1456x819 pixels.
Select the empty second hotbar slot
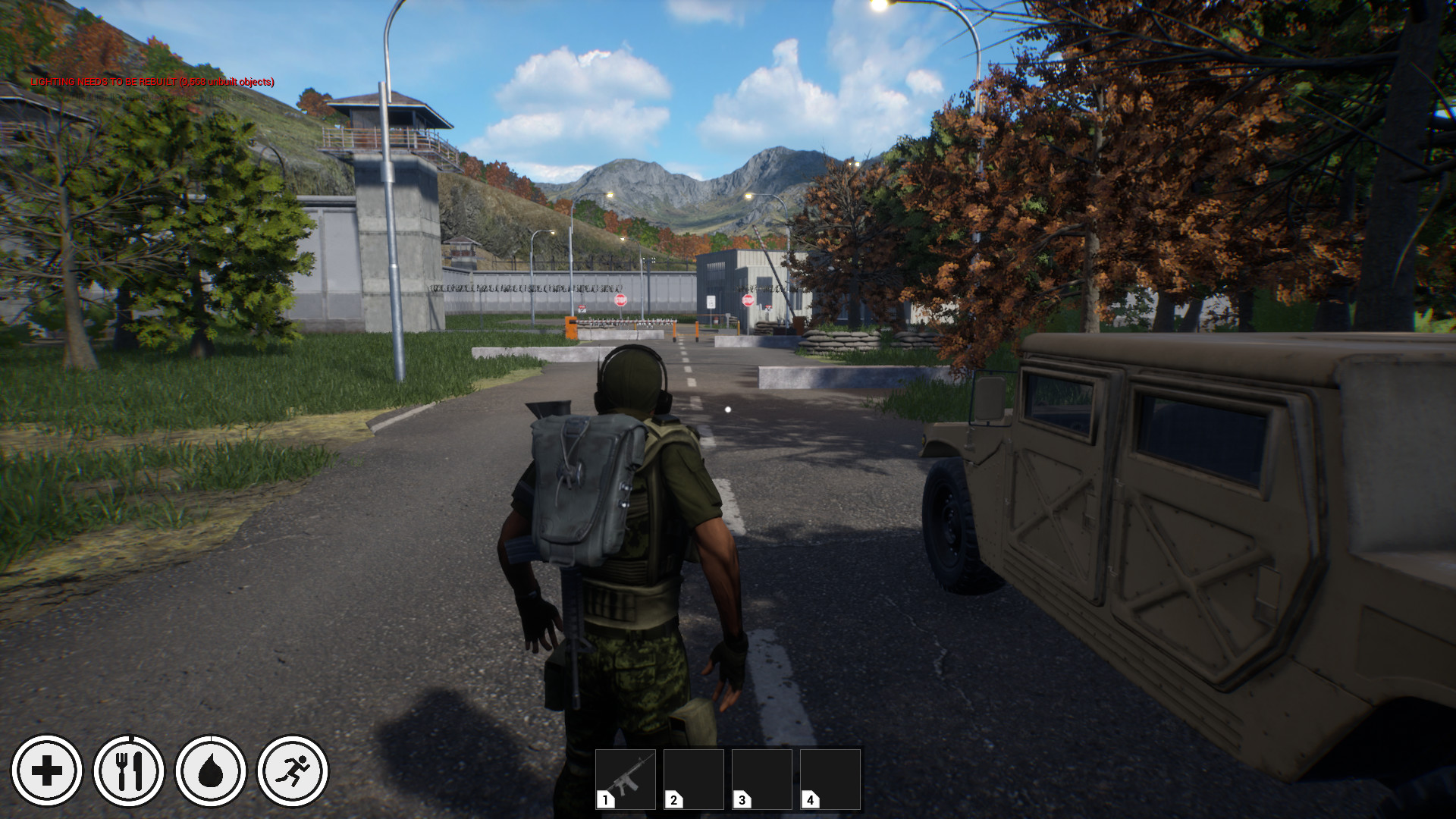pos(692,777)
